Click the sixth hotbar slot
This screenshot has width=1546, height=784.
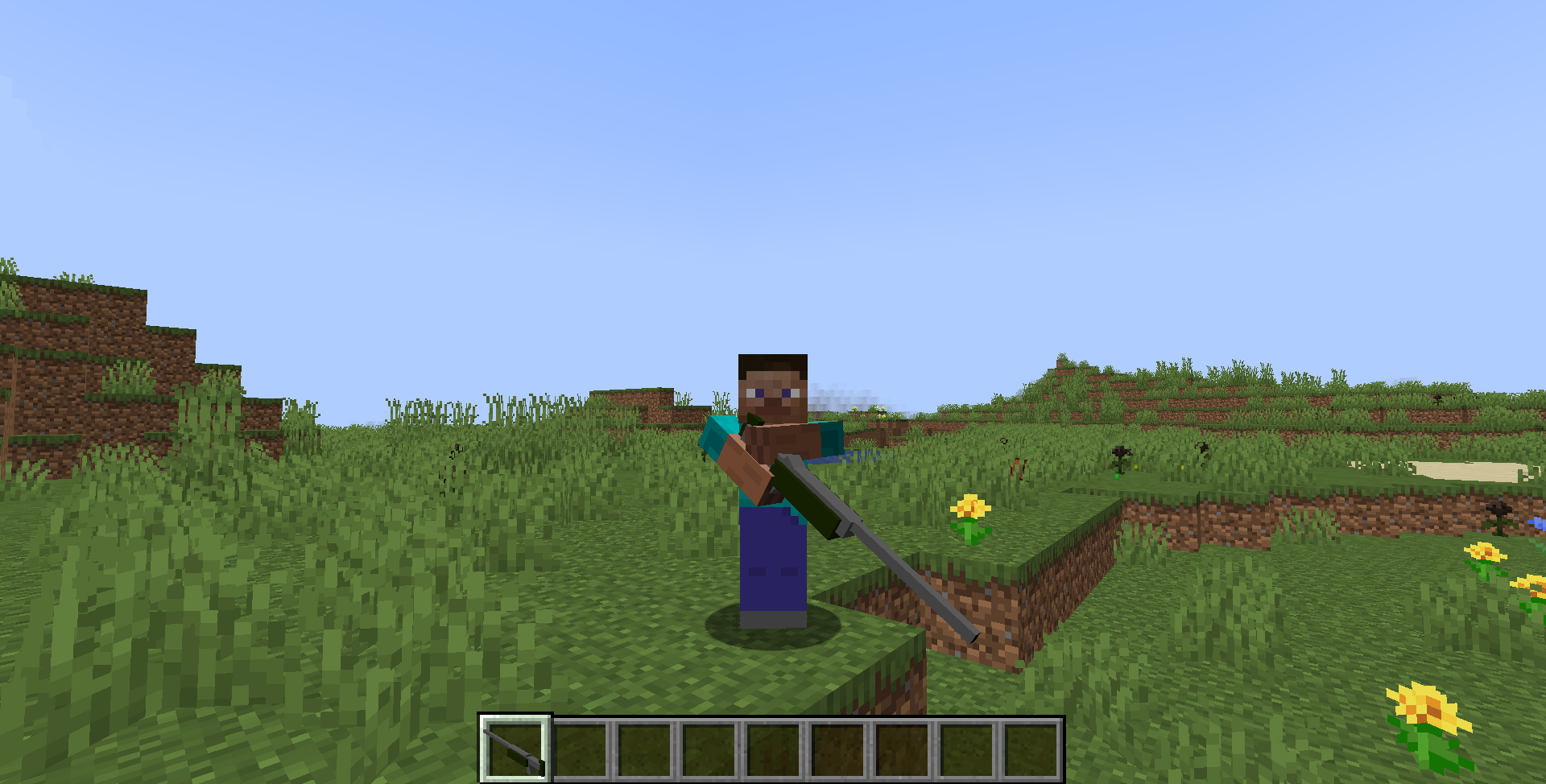[838, 749]
